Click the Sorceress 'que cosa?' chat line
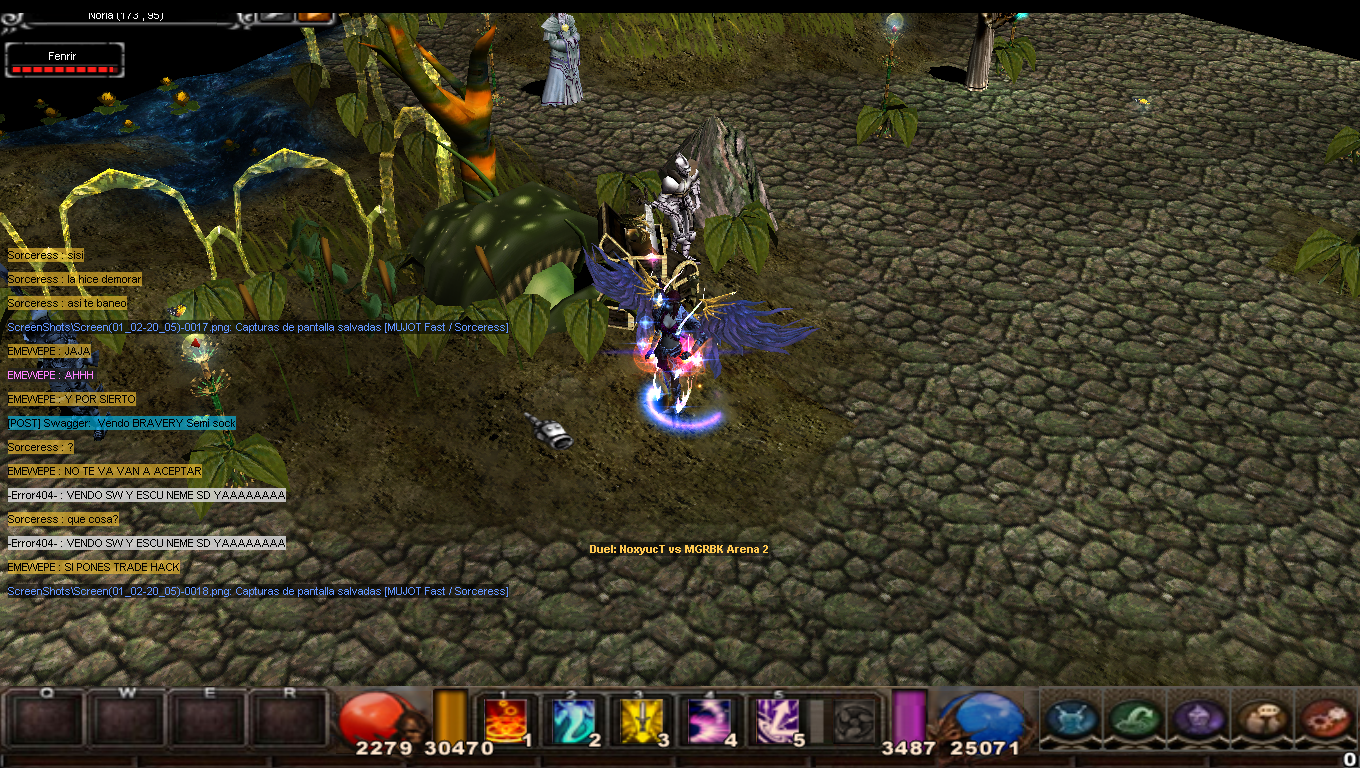 click(63, 519)
